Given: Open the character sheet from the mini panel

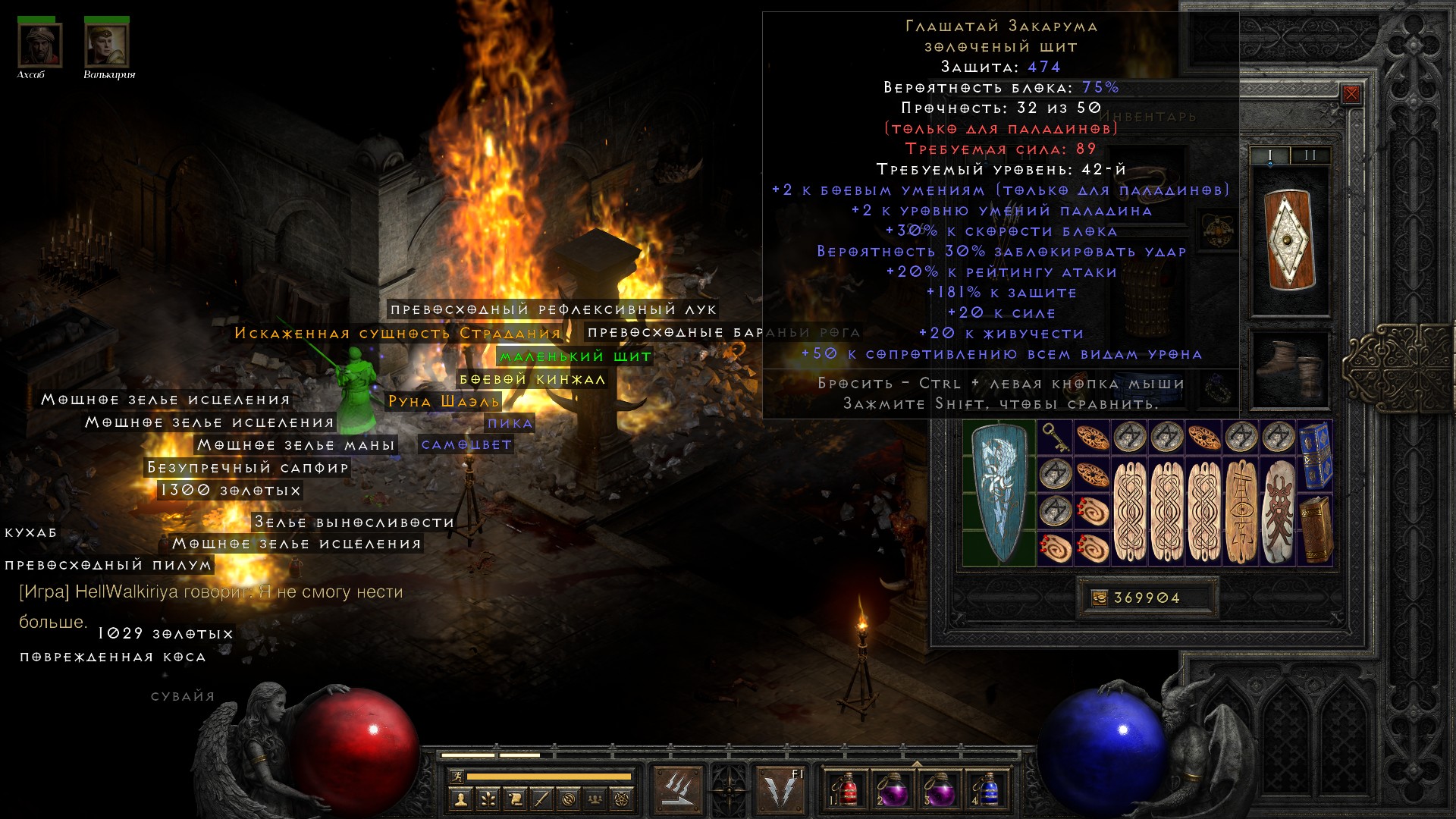Looking at the screenshot, I should pos(460,799).
